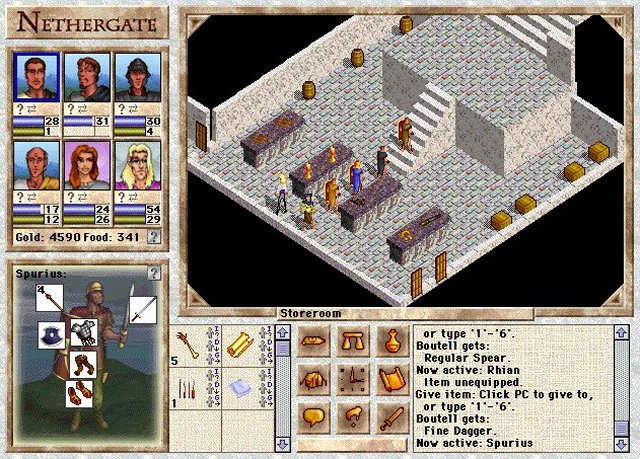Select the equipped javelins slot
The height and width of the screenshot is (459, 640).
click(x=50, y=299)
